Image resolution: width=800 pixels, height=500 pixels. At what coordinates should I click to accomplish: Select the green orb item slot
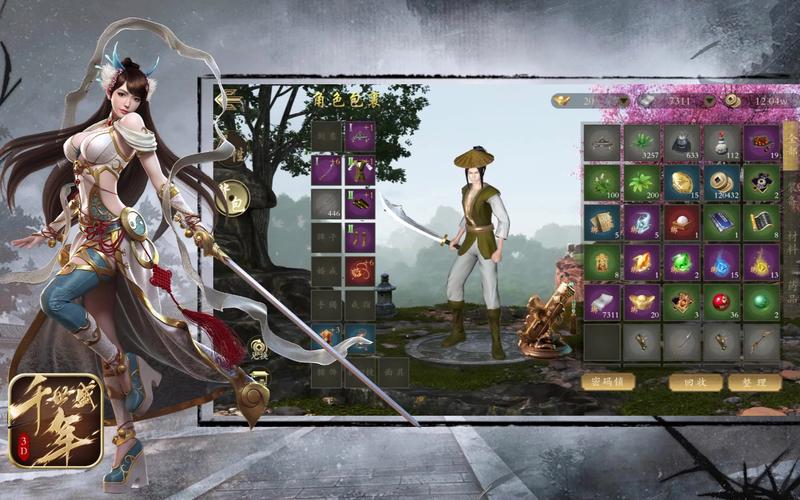coord(762,303)
